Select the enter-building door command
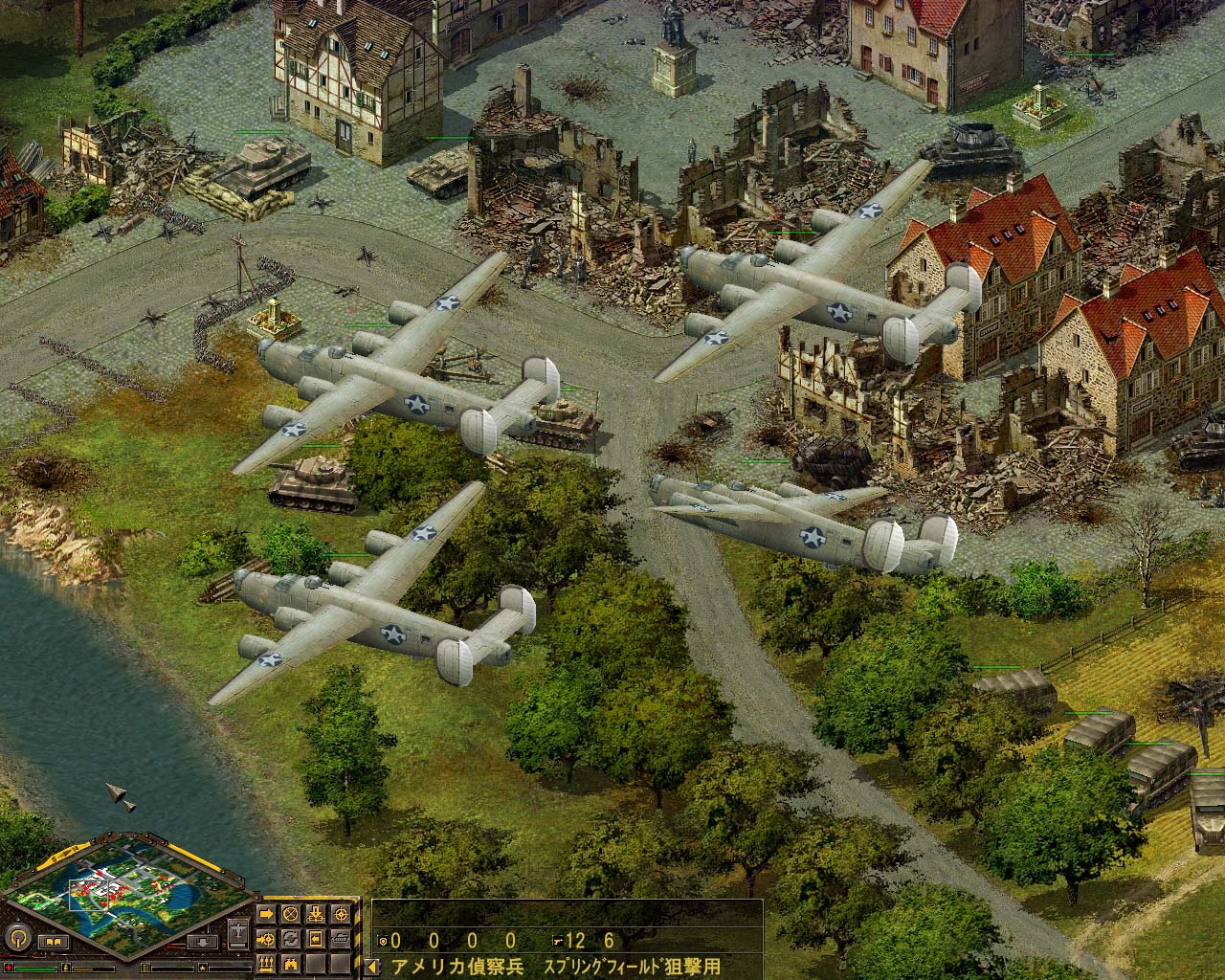The height and width of the screenshot is (980, 1225). click(314, 938)
